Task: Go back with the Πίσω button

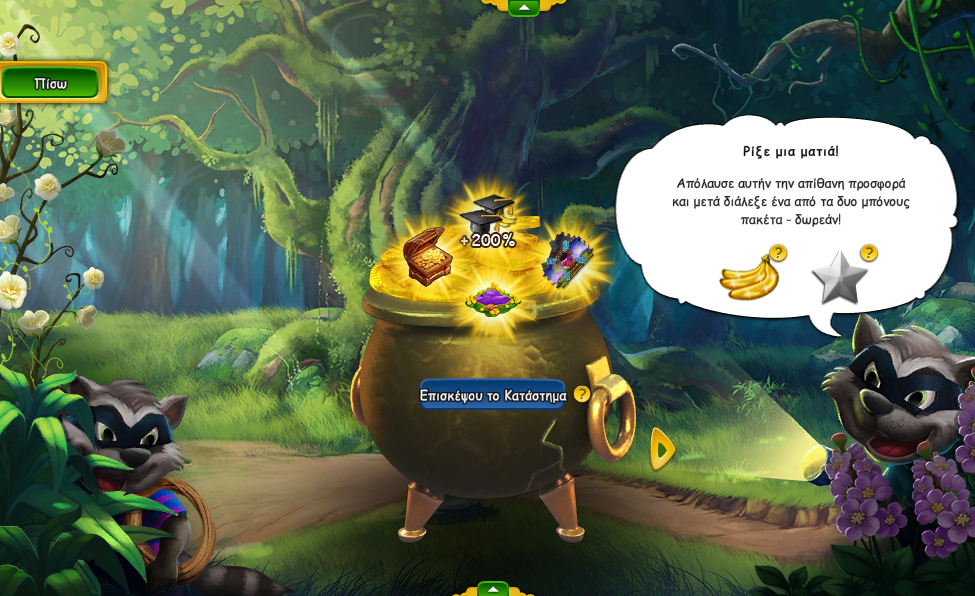Action: pyautogui.click(x=51, y=83)
